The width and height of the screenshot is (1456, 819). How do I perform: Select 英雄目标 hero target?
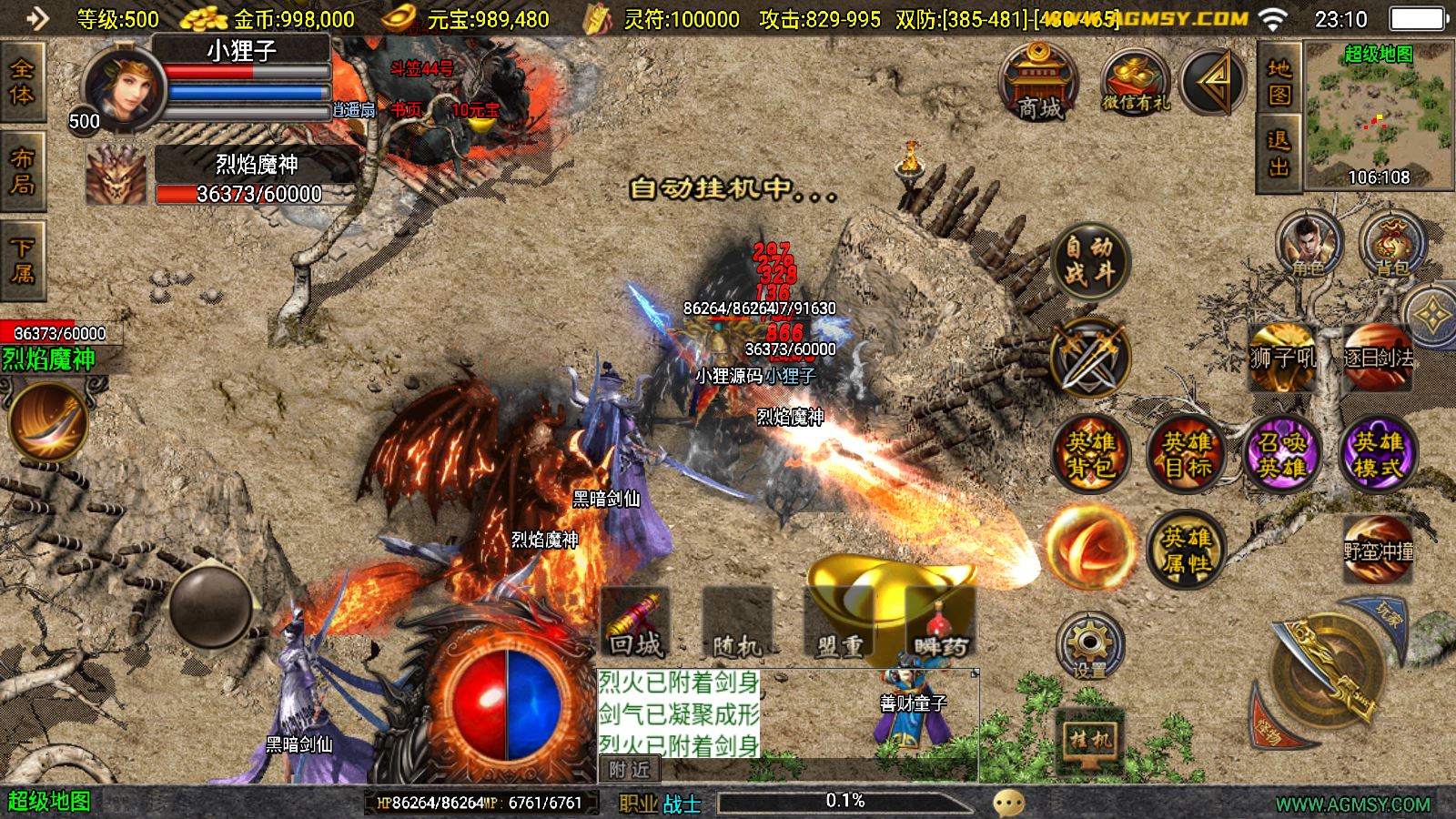click(x=1187, y=454)
